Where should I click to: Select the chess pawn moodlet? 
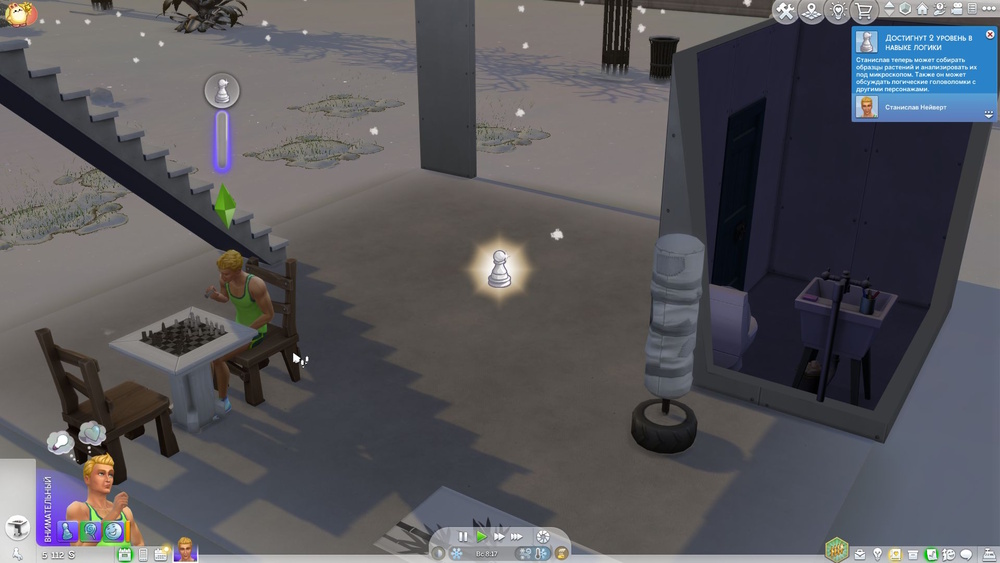[69, 531]
